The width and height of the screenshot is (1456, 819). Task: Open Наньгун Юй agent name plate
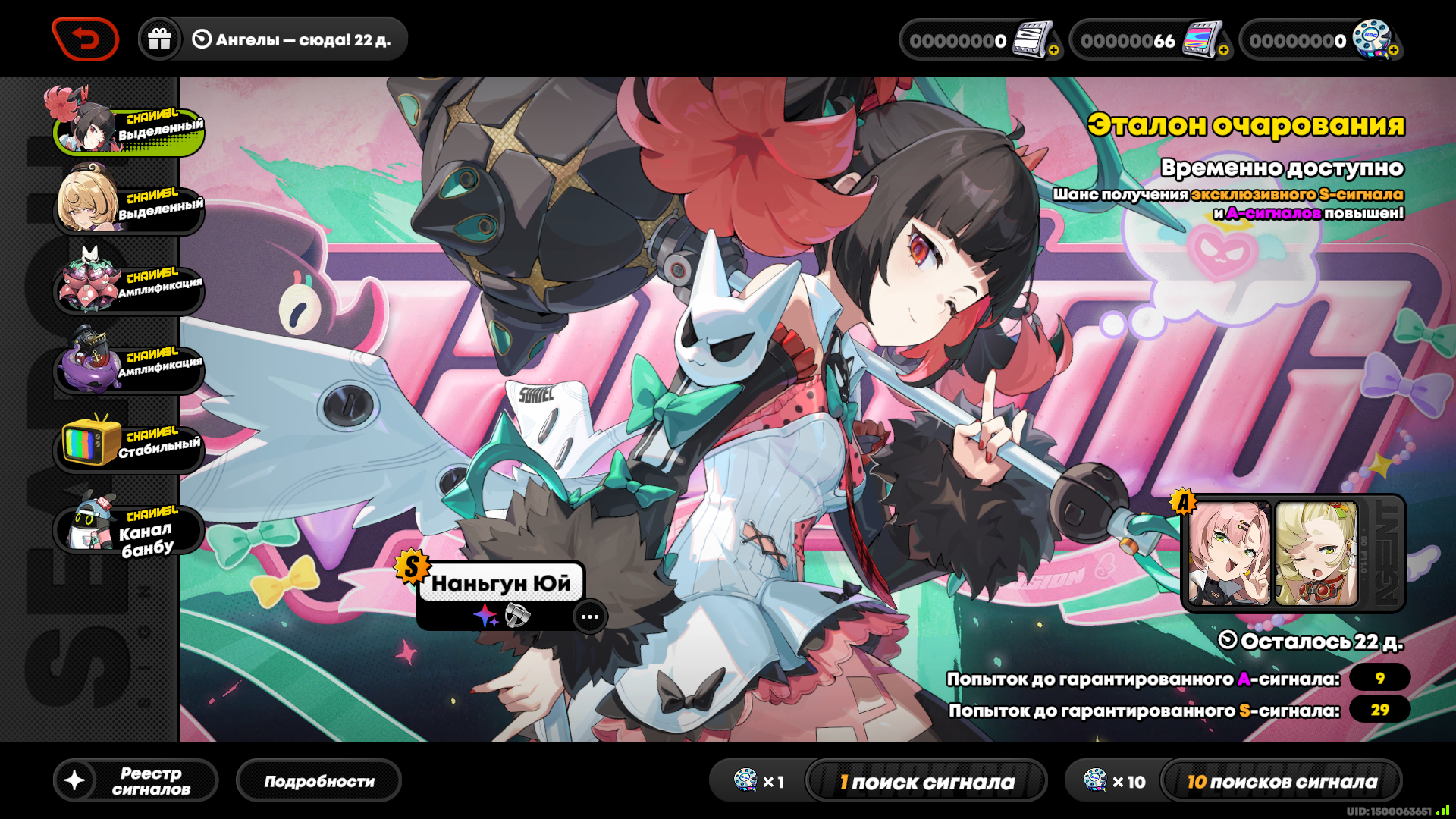(500, 583)
